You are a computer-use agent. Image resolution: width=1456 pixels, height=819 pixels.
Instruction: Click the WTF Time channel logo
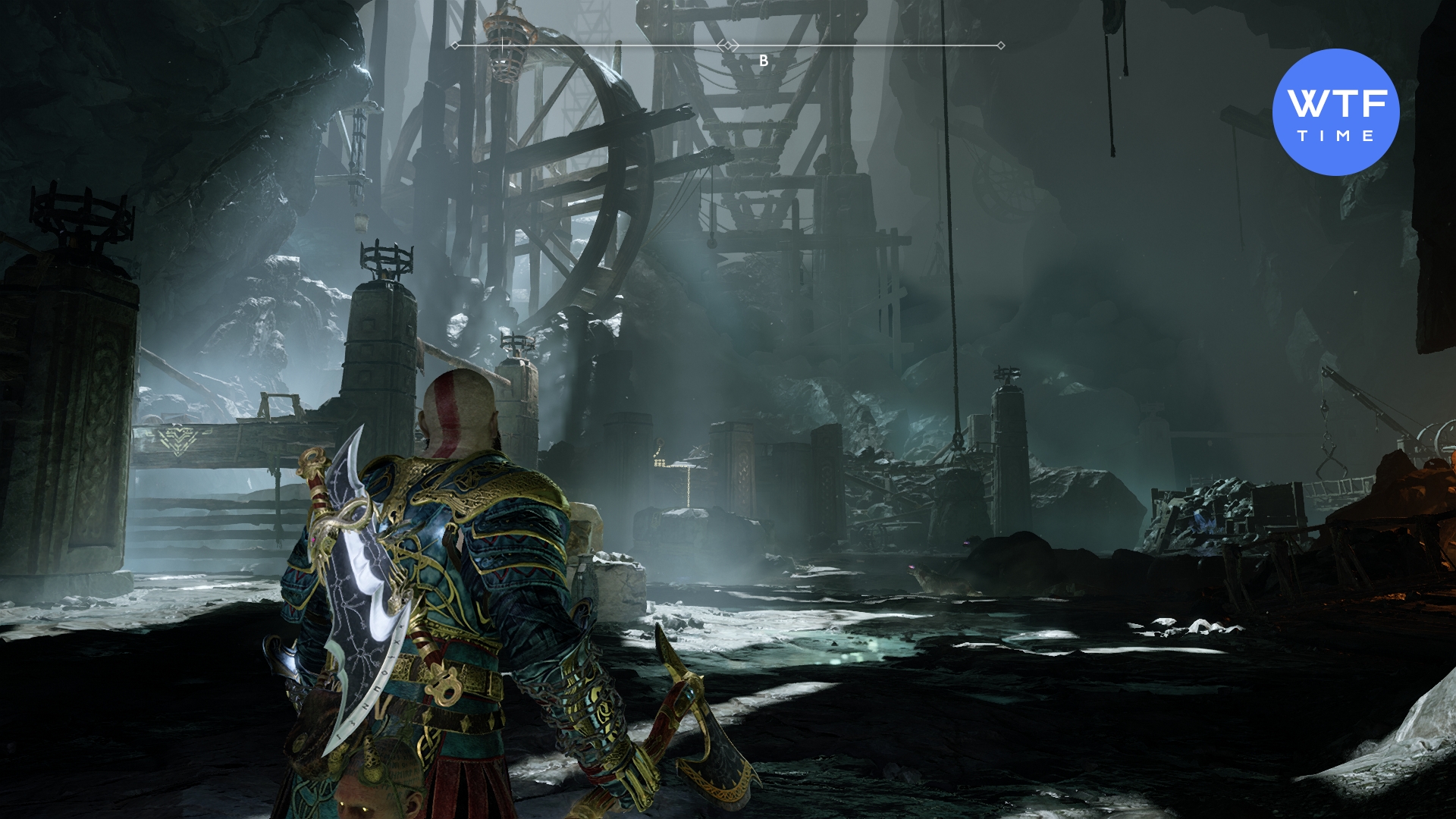[1335, 112]
